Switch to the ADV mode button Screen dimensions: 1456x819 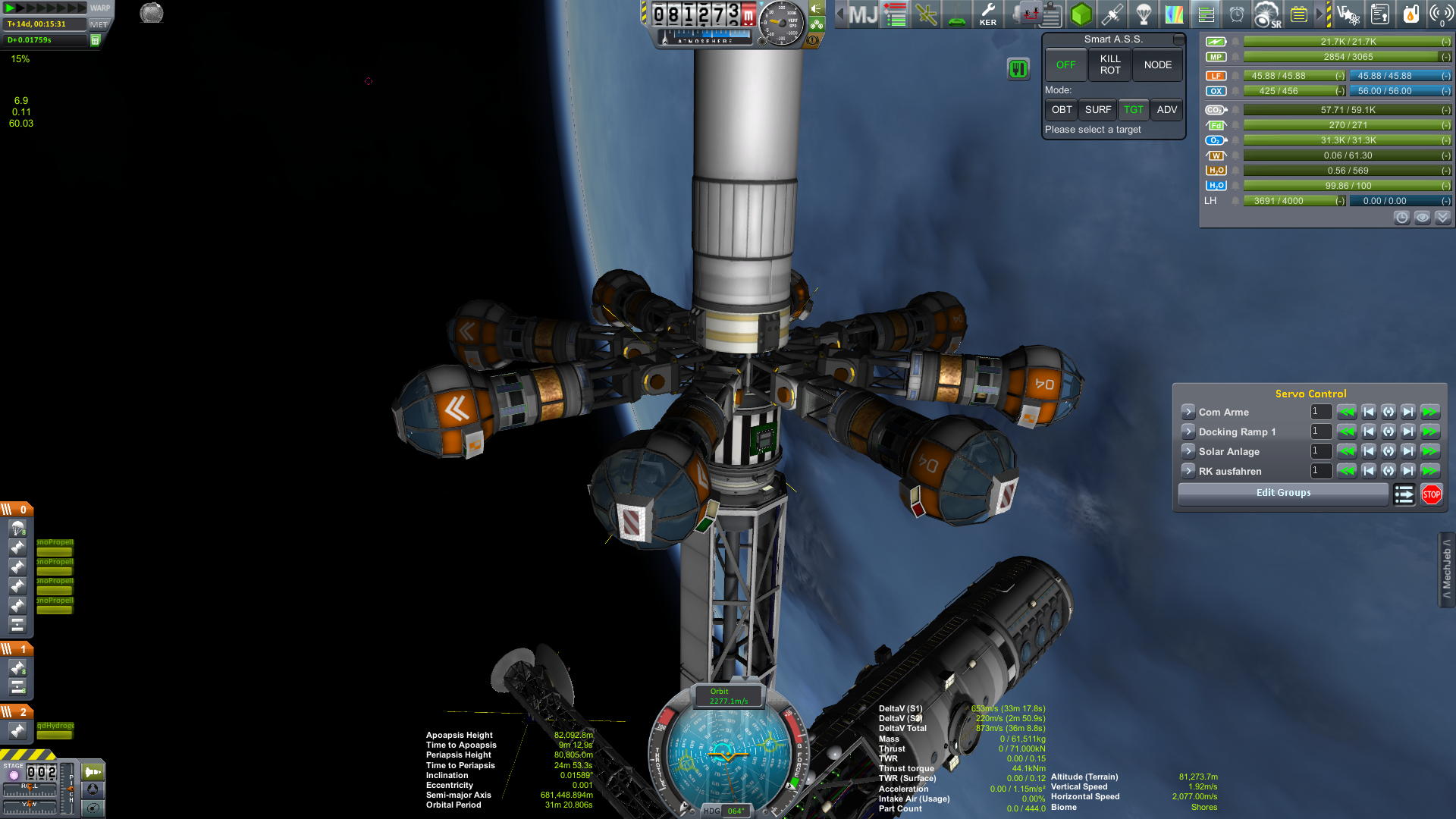coord(1166,110)
